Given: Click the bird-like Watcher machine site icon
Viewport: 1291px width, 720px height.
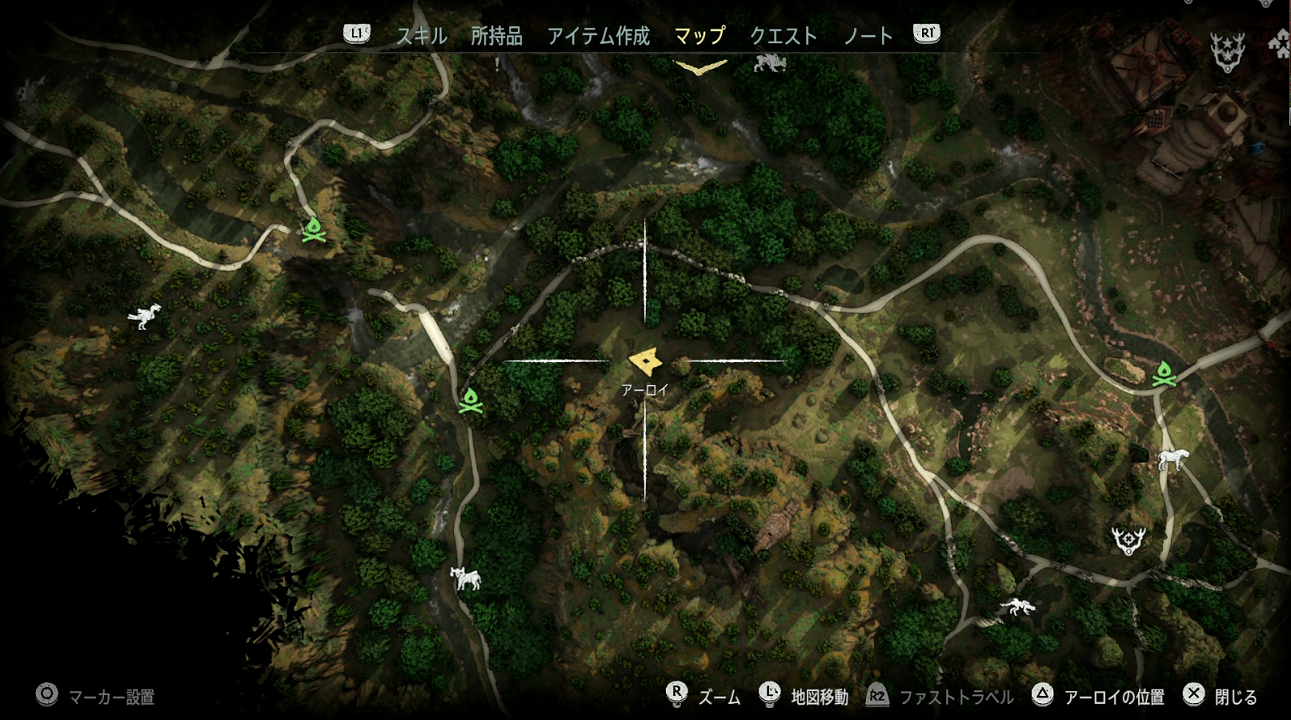Looking at the screenshot, I should click(x=145, y=316).
